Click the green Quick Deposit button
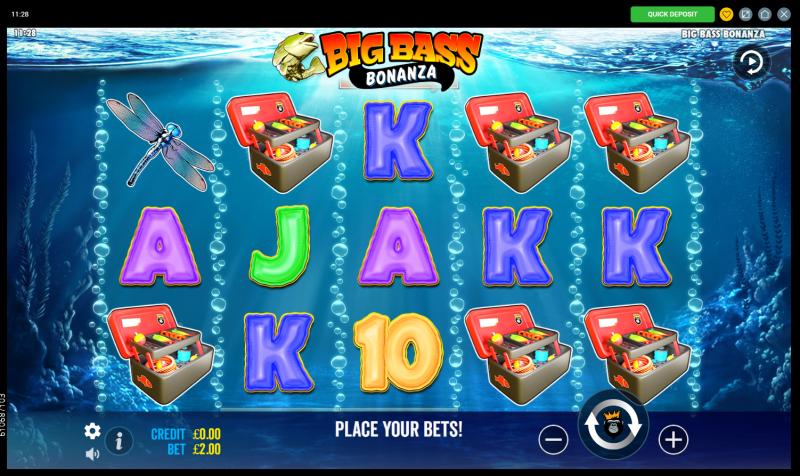 tap(672, 14)
